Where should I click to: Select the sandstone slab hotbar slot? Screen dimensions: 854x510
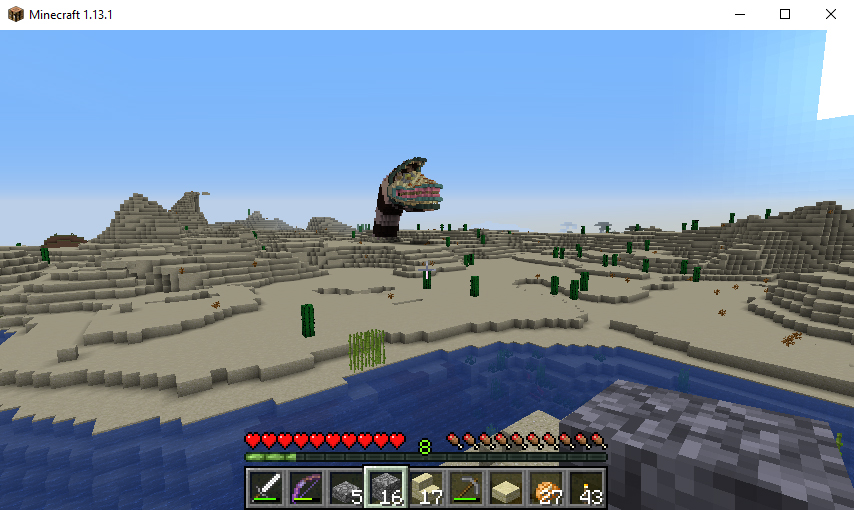click(506, 489)
